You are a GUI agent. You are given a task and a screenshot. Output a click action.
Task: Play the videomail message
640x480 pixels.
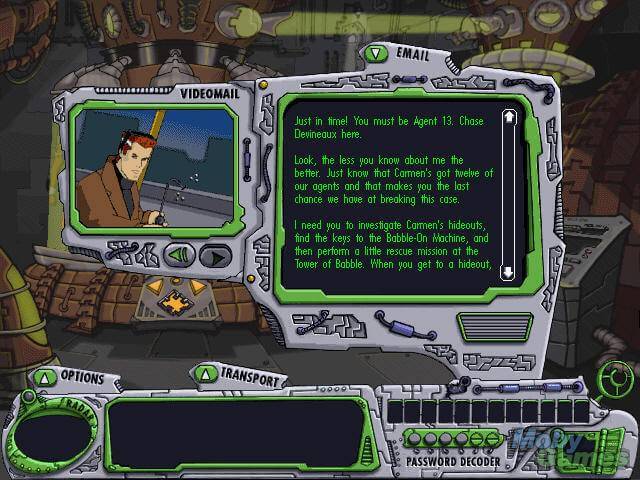coord(214,255)
